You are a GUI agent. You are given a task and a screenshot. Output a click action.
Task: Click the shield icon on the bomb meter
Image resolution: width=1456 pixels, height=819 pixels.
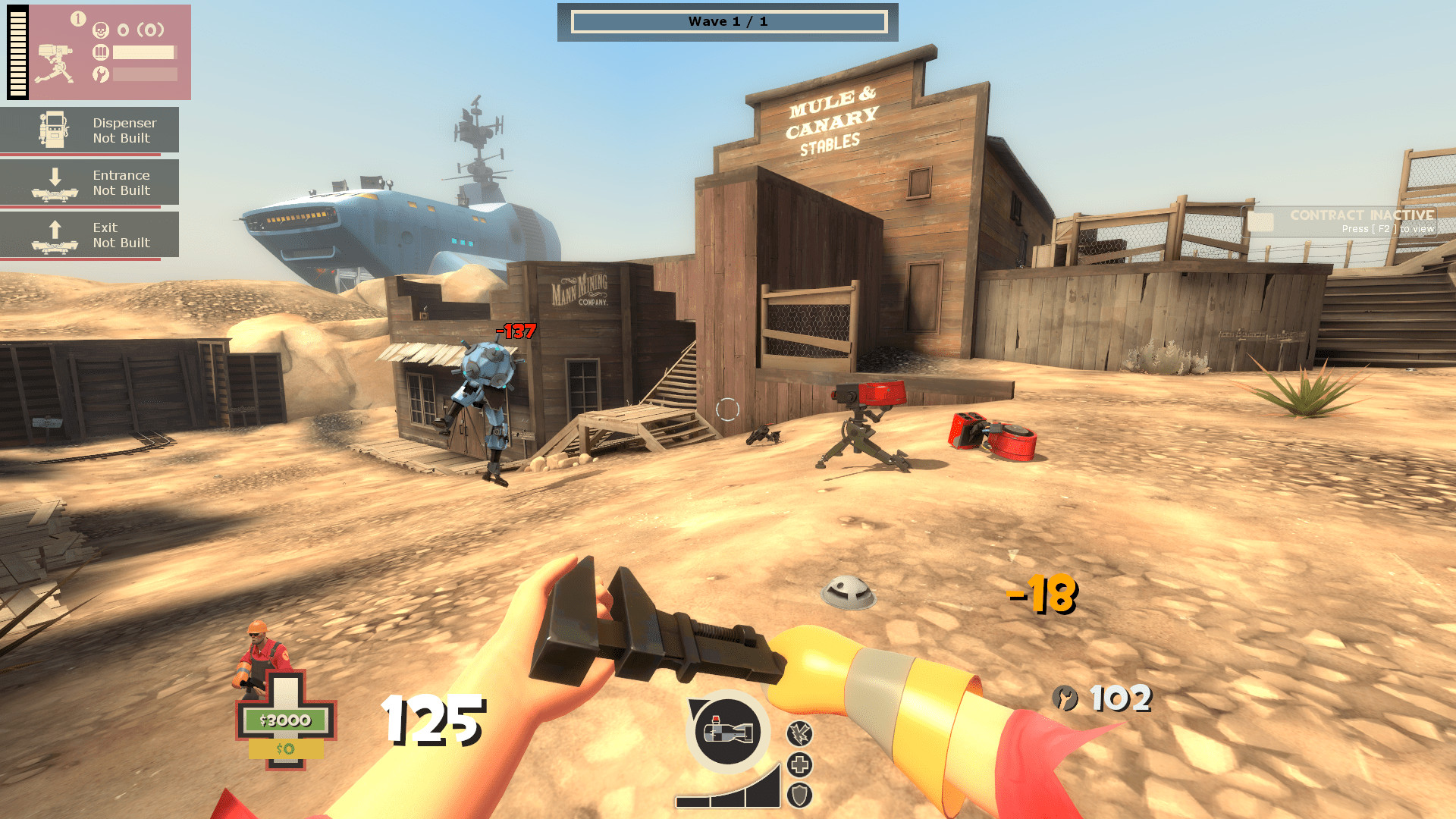tap(798, 795)
